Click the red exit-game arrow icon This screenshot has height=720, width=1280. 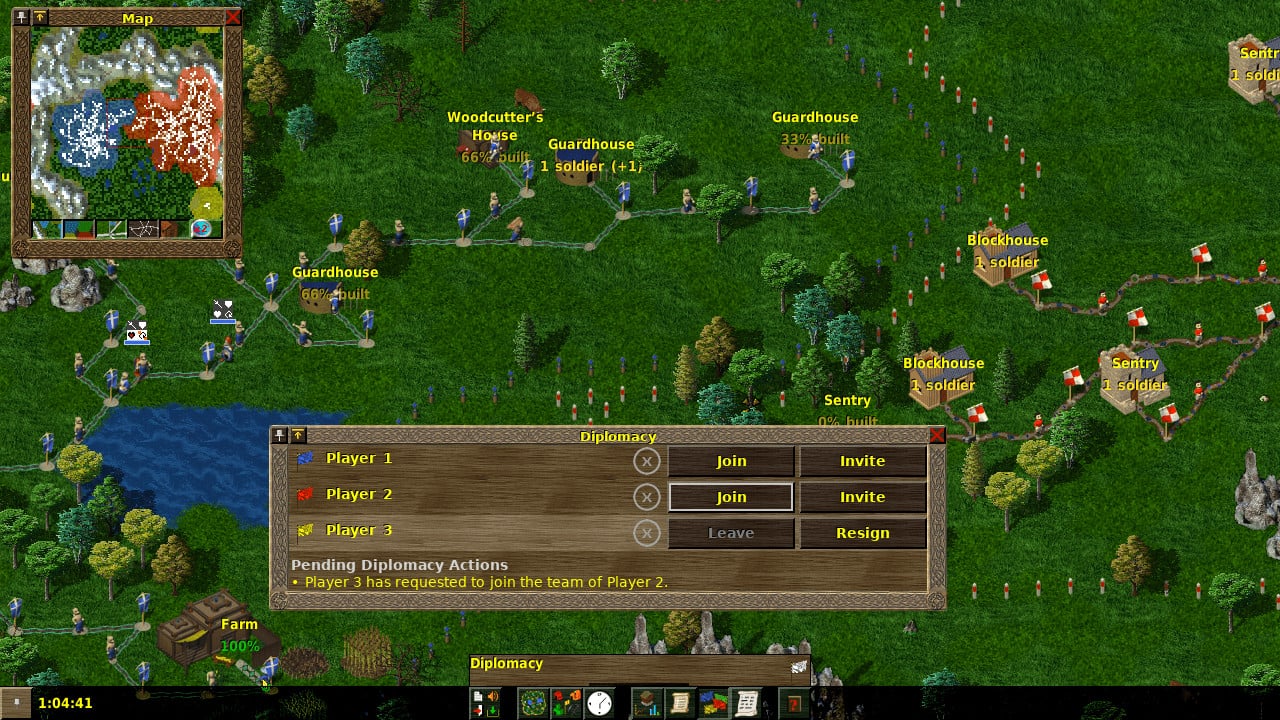point(478,709)
